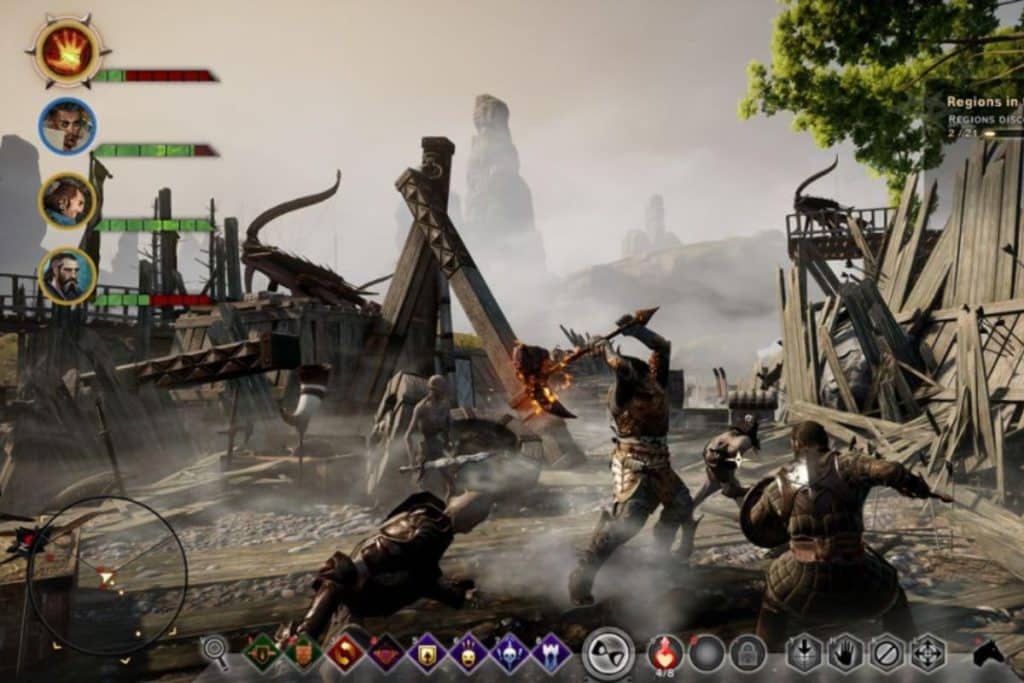
Task: Open the circular radar minimap
Action: 107,575
